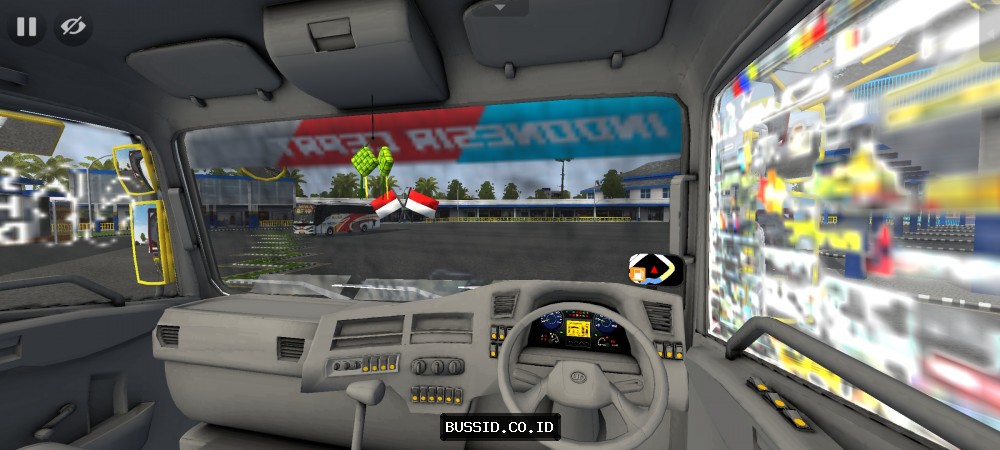Viewport: 1000px width, 450px height.
Task: Toggle the crossed-eye hide interface icon
Action: 72,27
